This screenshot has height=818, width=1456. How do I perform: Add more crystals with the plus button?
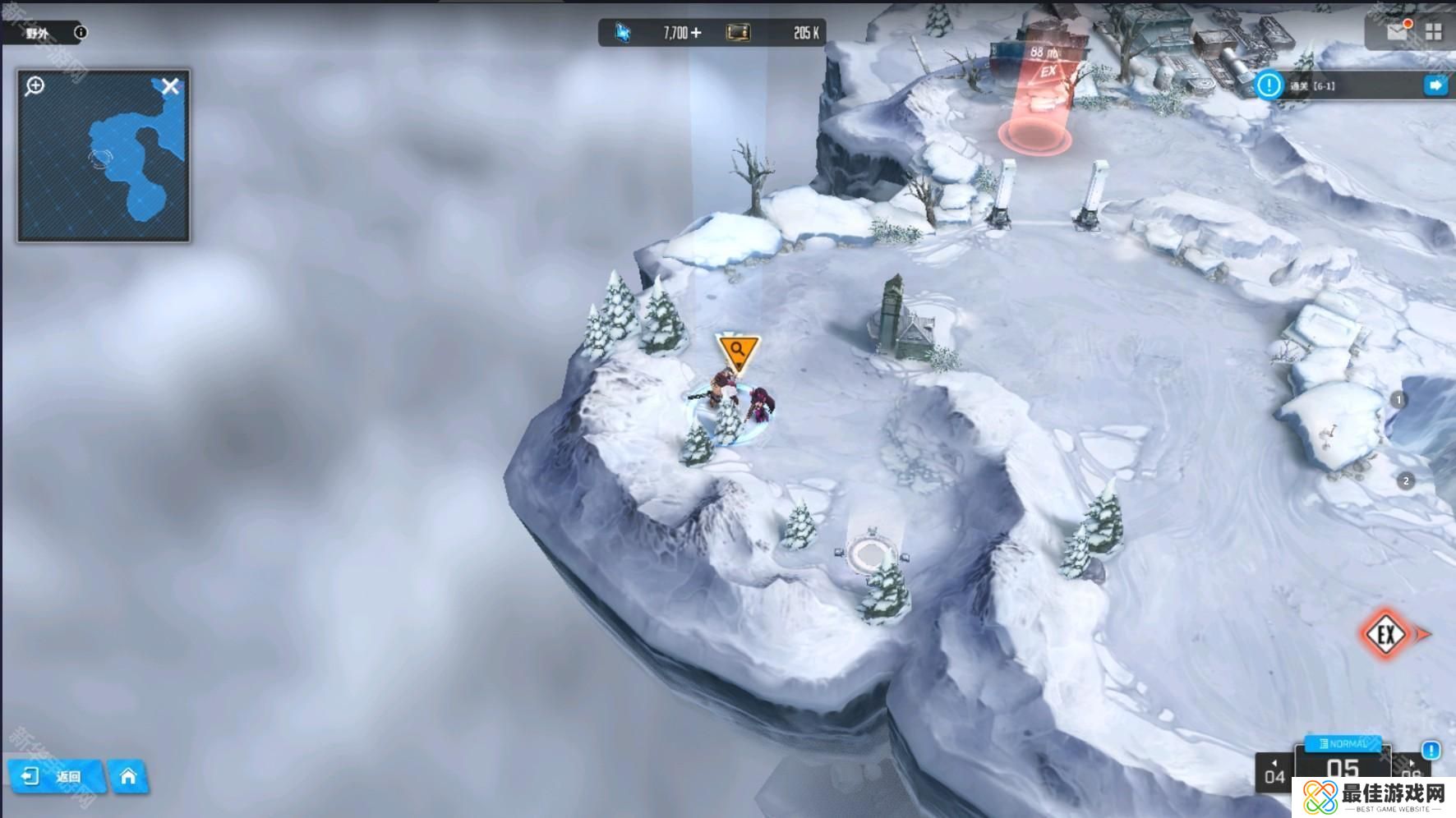click(697, 33)
